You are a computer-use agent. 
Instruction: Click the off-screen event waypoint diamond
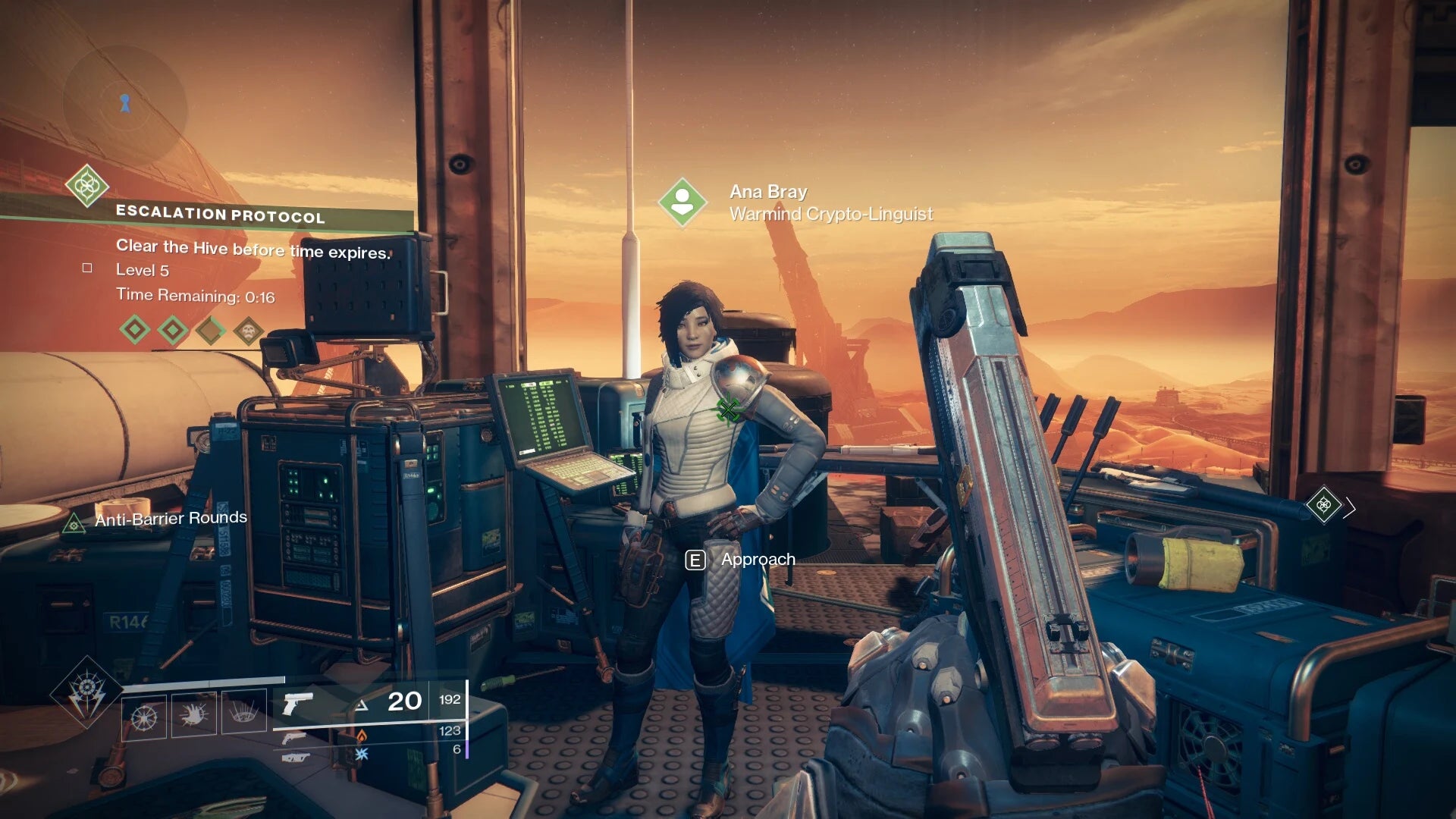click(1323, 505)
